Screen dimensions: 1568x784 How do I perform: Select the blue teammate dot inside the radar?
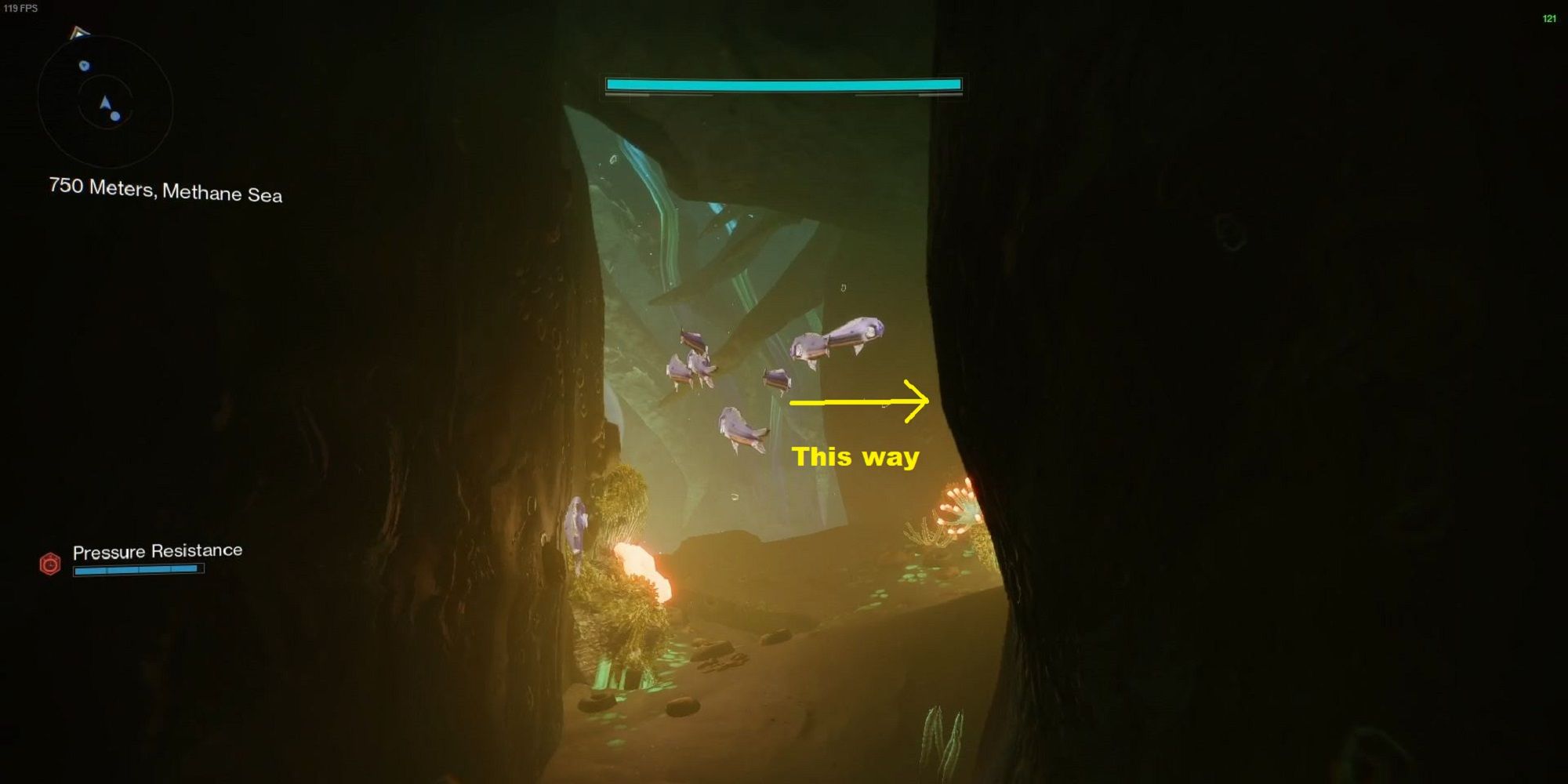[115, 116]
